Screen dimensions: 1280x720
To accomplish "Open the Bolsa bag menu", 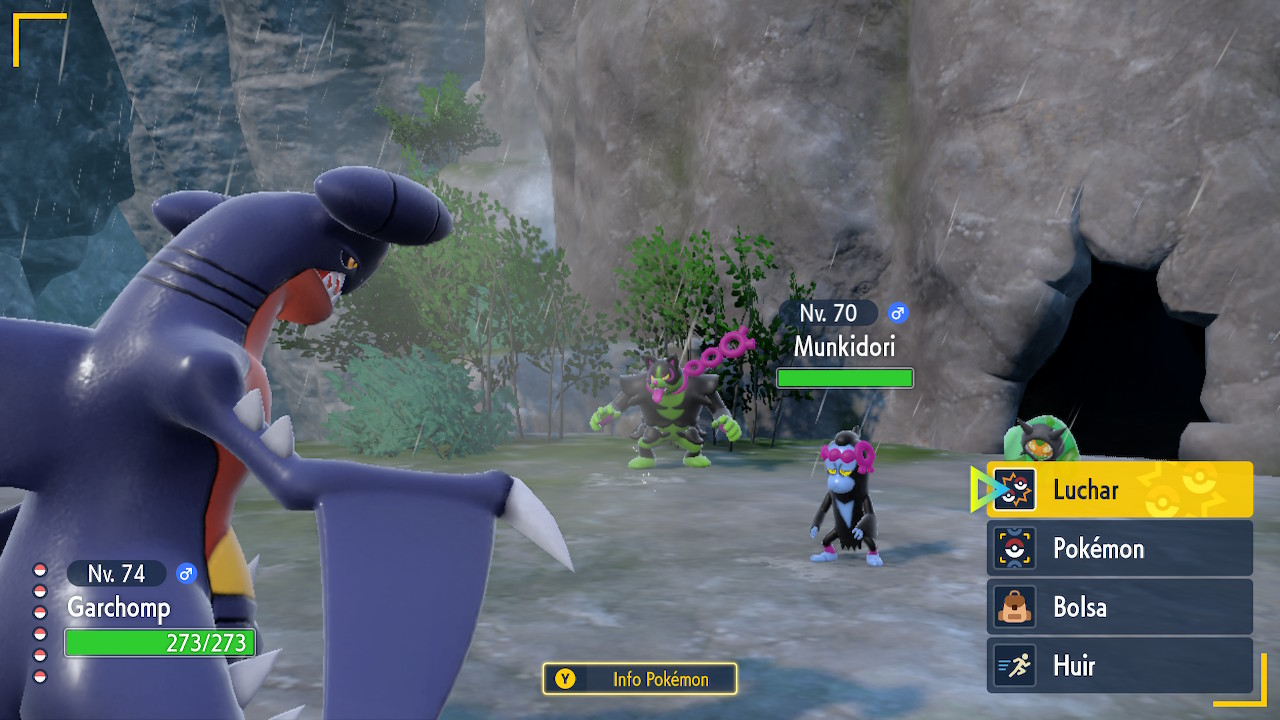I will 1119,607.
